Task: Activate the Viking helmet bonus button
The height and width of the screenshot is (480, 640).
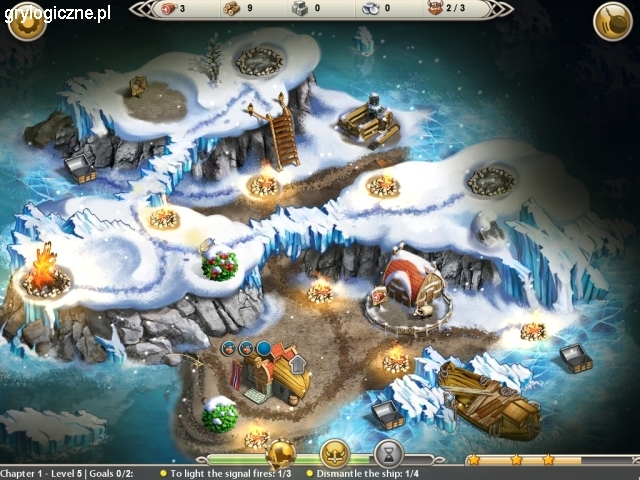Action: tap(334, 453)
